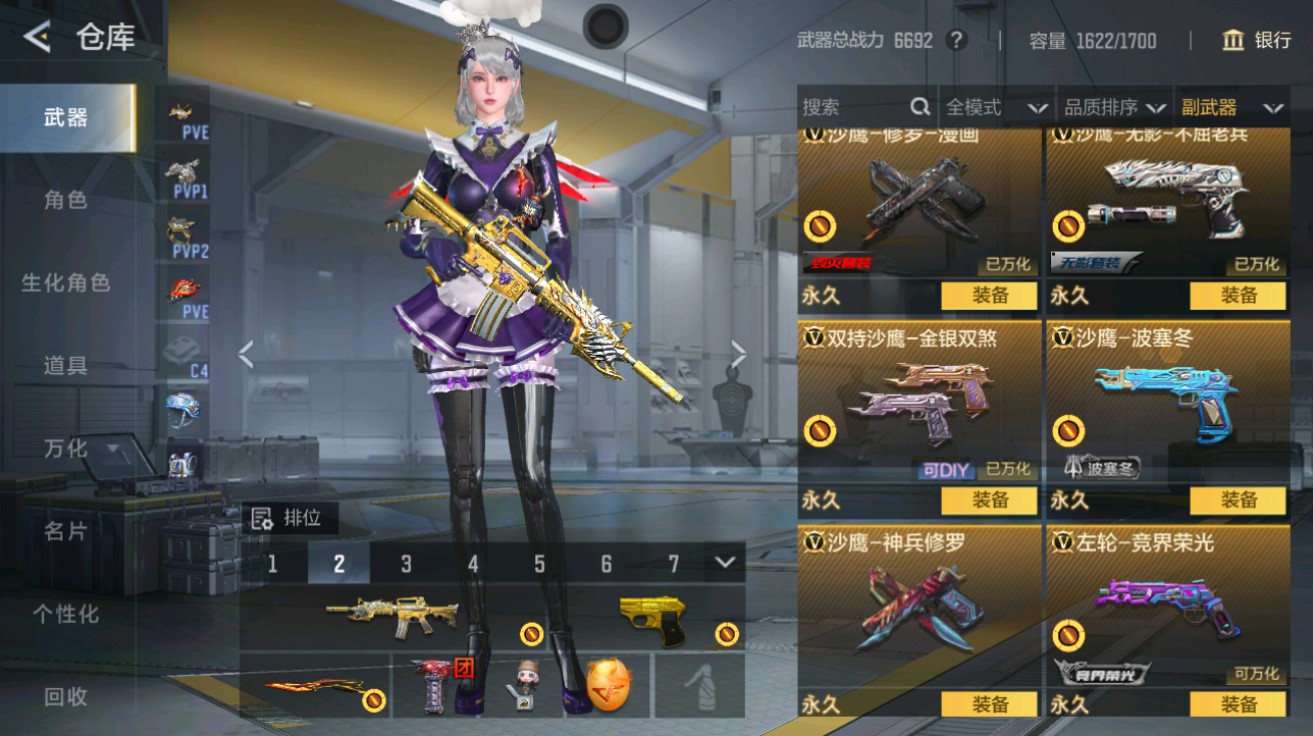This screenshot has height=736, width=1313.
Task: Open the 武器总战力 question mark help icon
Action: 955,41
